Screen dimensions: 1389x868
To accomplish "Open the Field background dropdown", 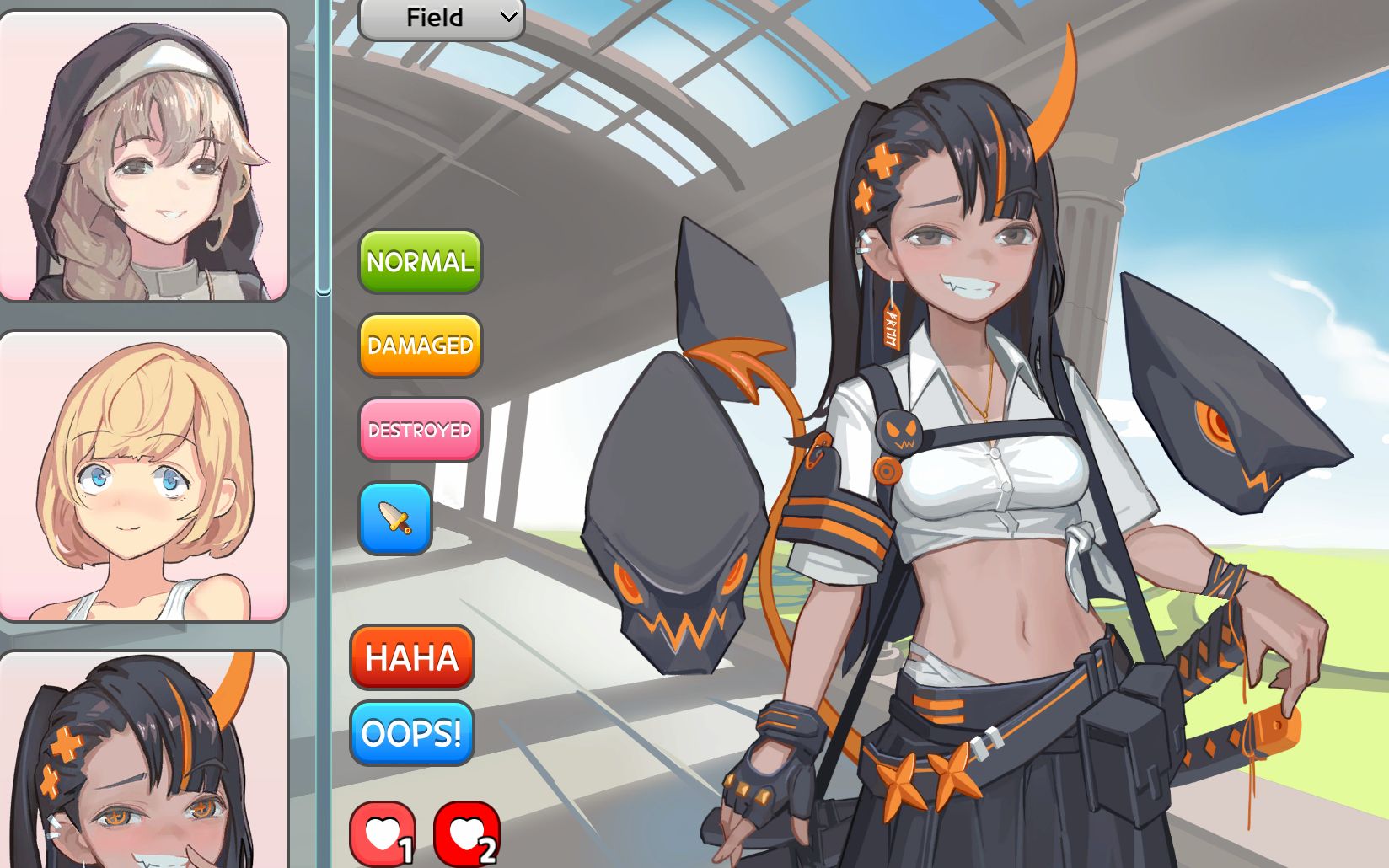I will point(441,18).
